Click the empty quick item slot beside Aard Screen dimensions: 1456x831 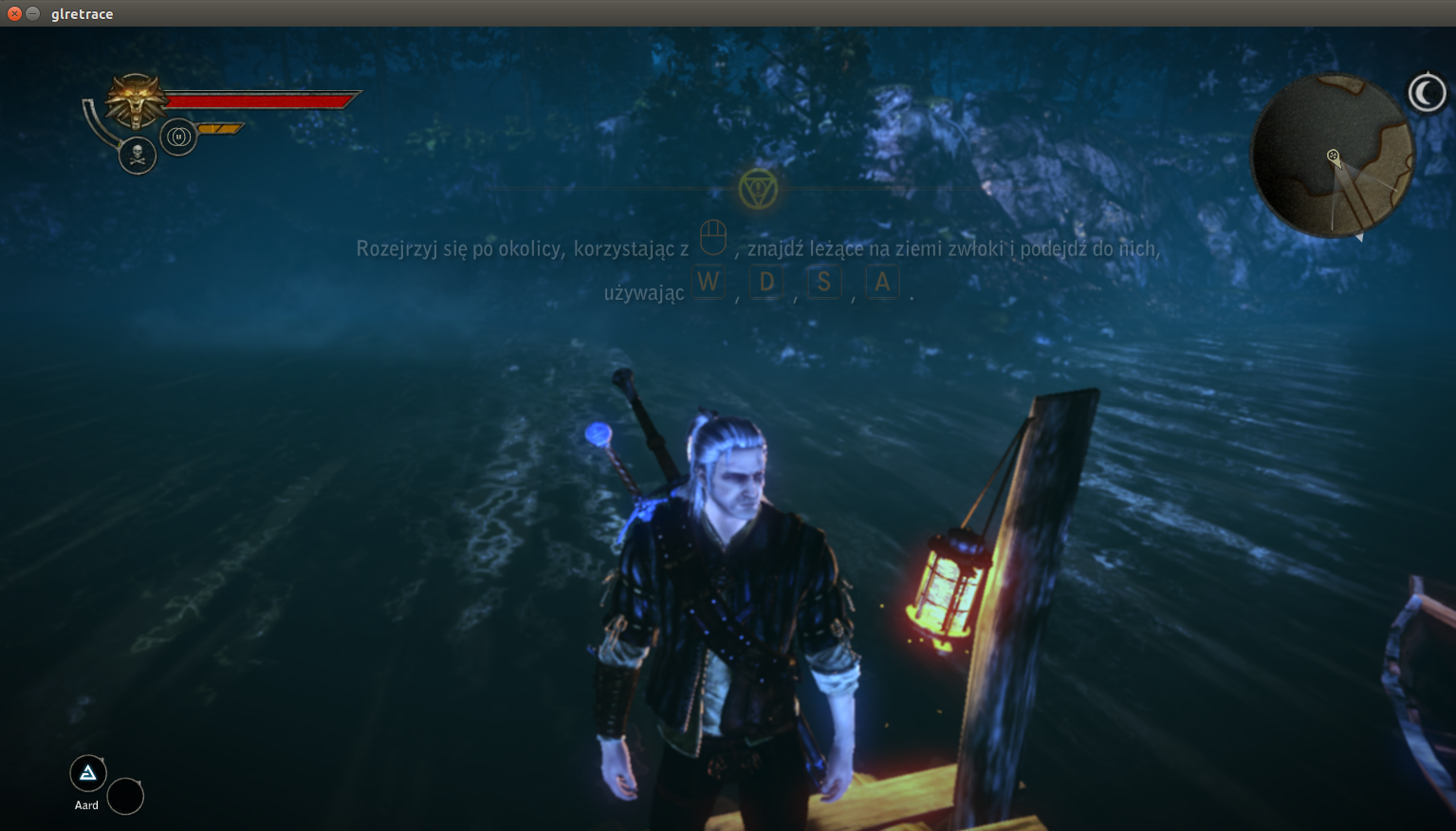pos(125,797)
